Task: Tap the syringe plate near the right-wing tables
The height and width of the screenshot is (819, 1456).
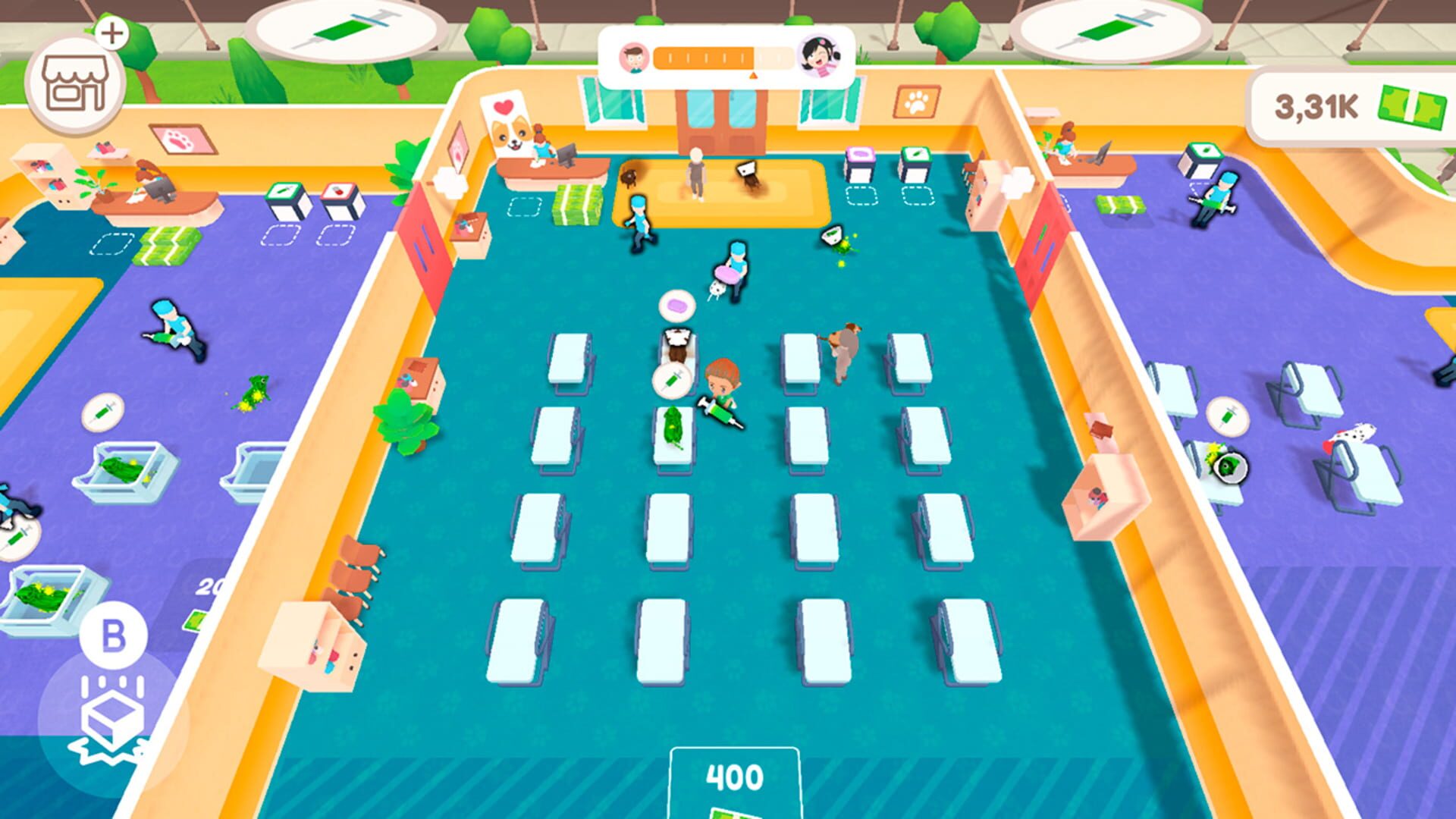Action: pos(1227,417)
